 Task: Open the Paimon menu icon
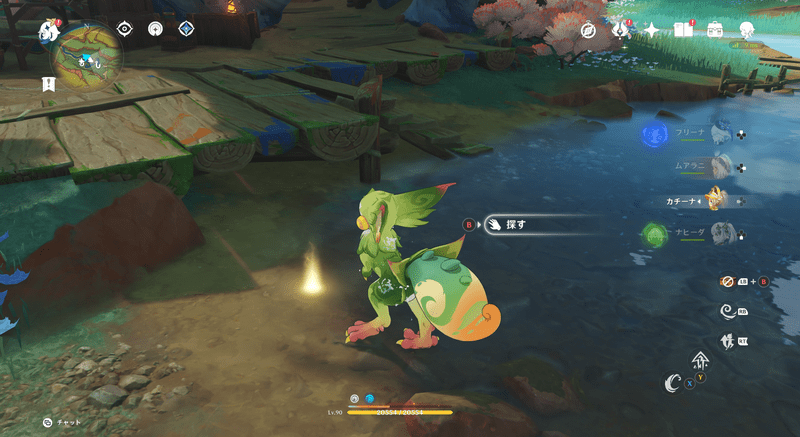click(46, 32)
